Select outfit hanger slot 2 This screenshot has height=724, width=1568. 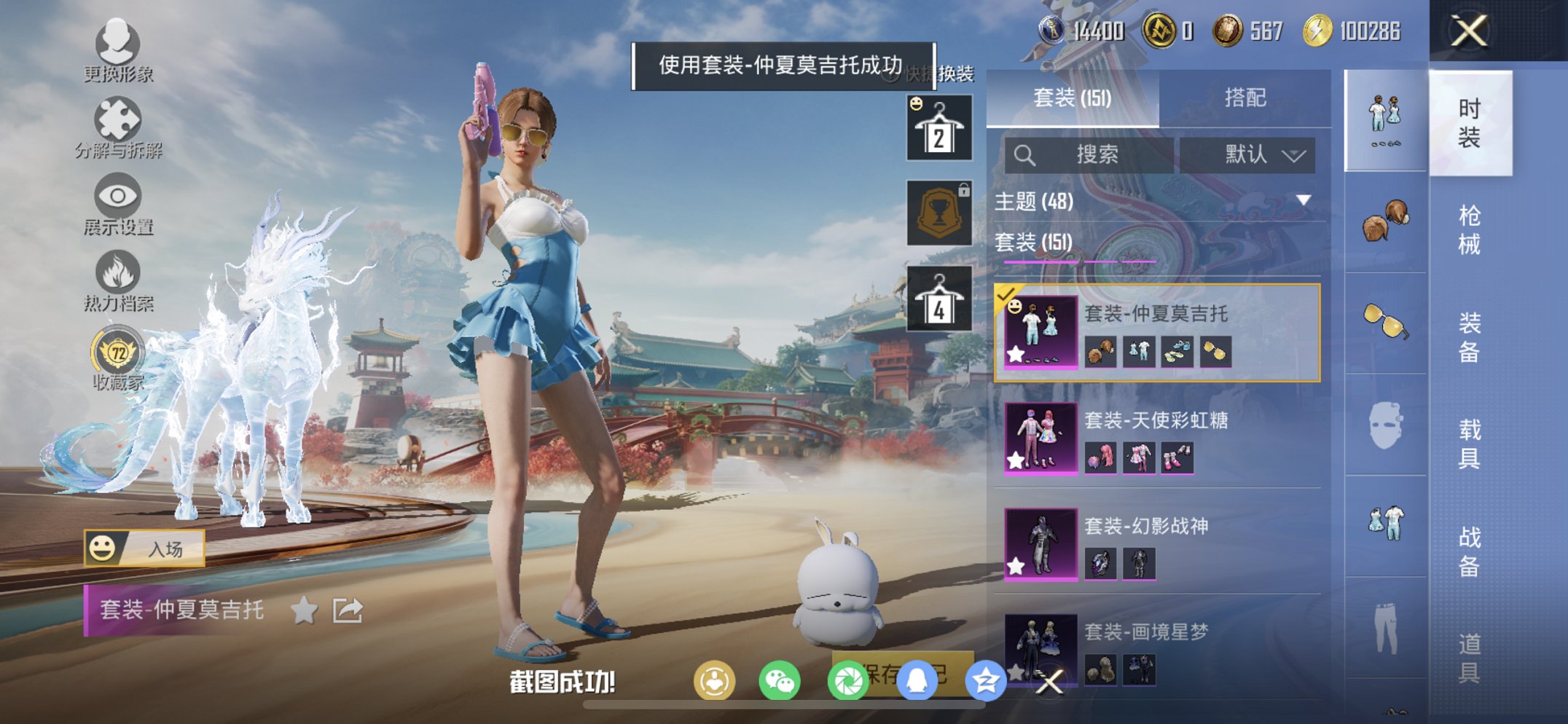point(938,129)
